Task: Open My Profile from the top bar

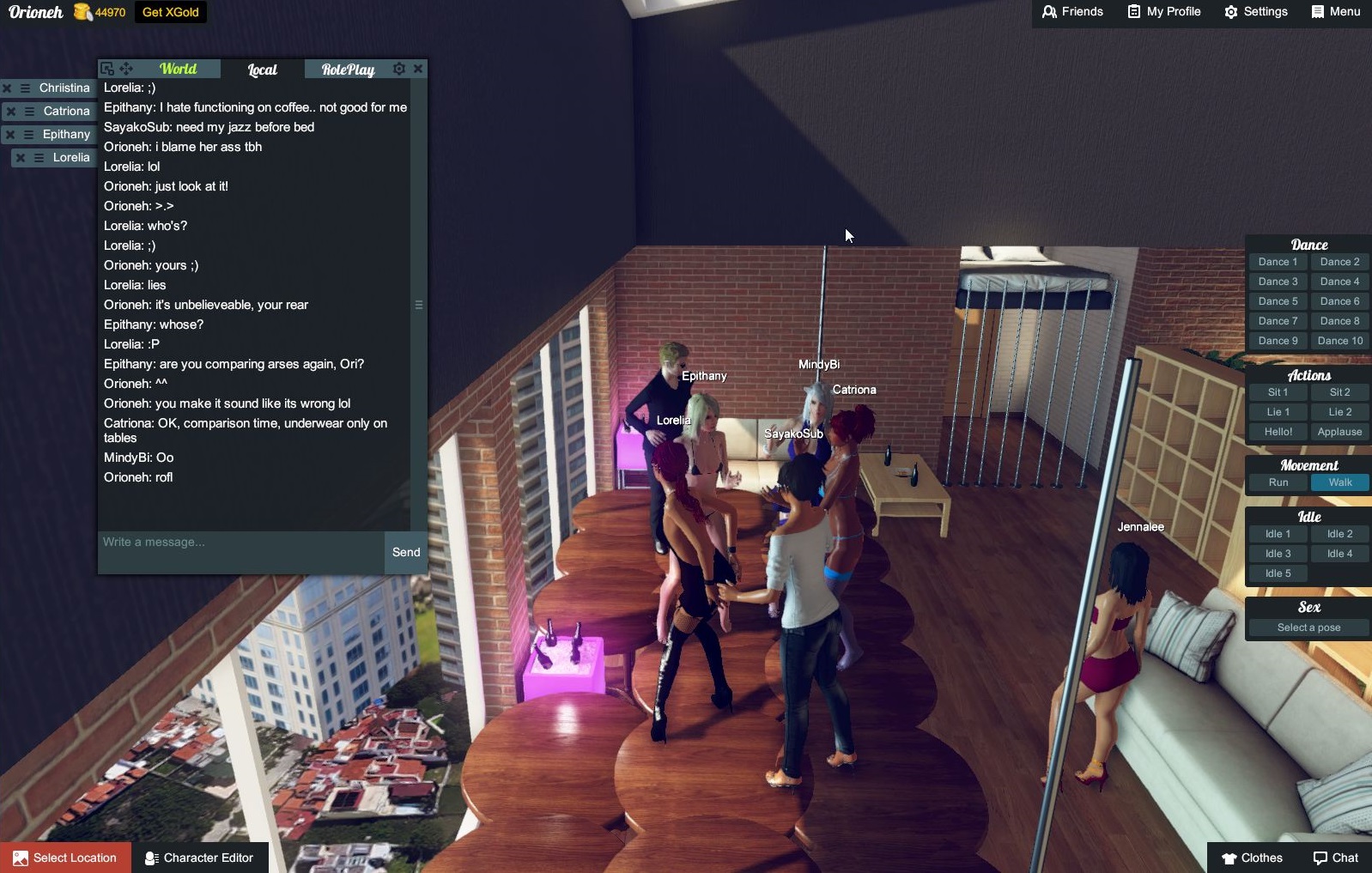Action: (1163, 12)
